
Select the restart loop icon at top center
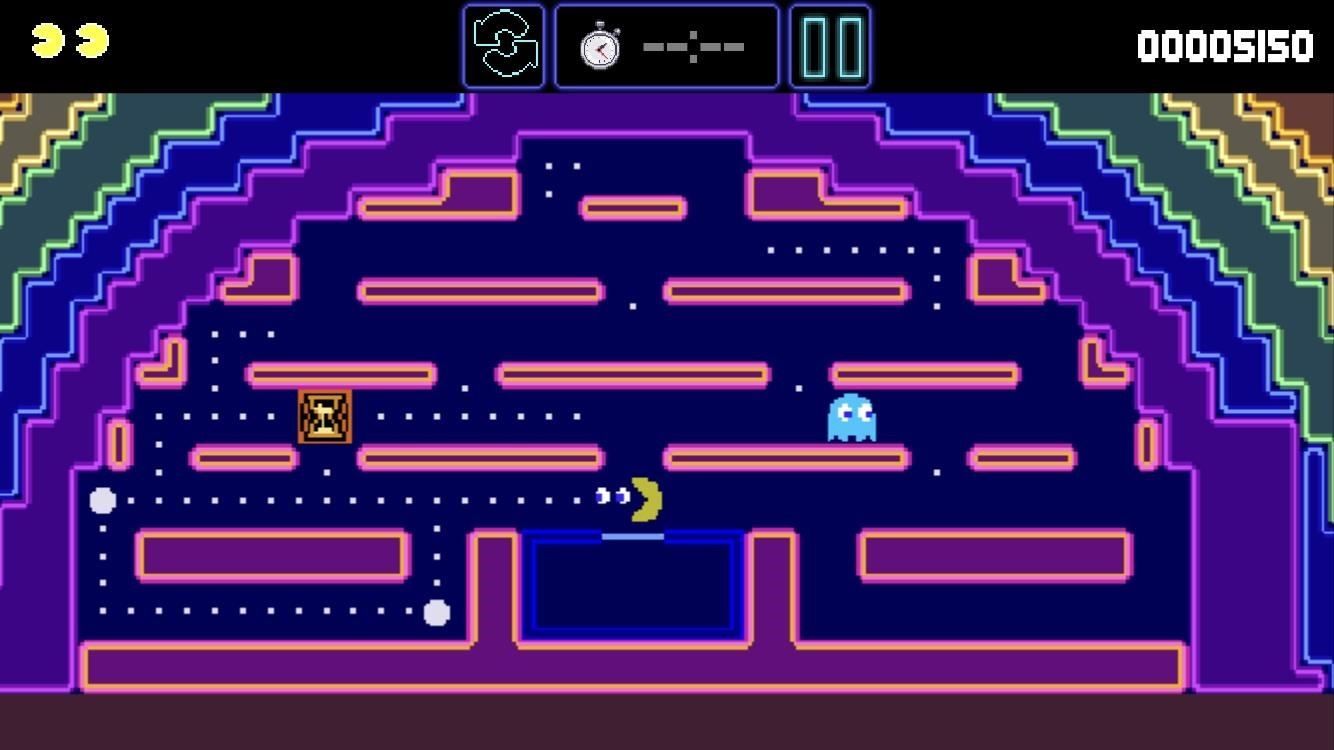[503, 45]
